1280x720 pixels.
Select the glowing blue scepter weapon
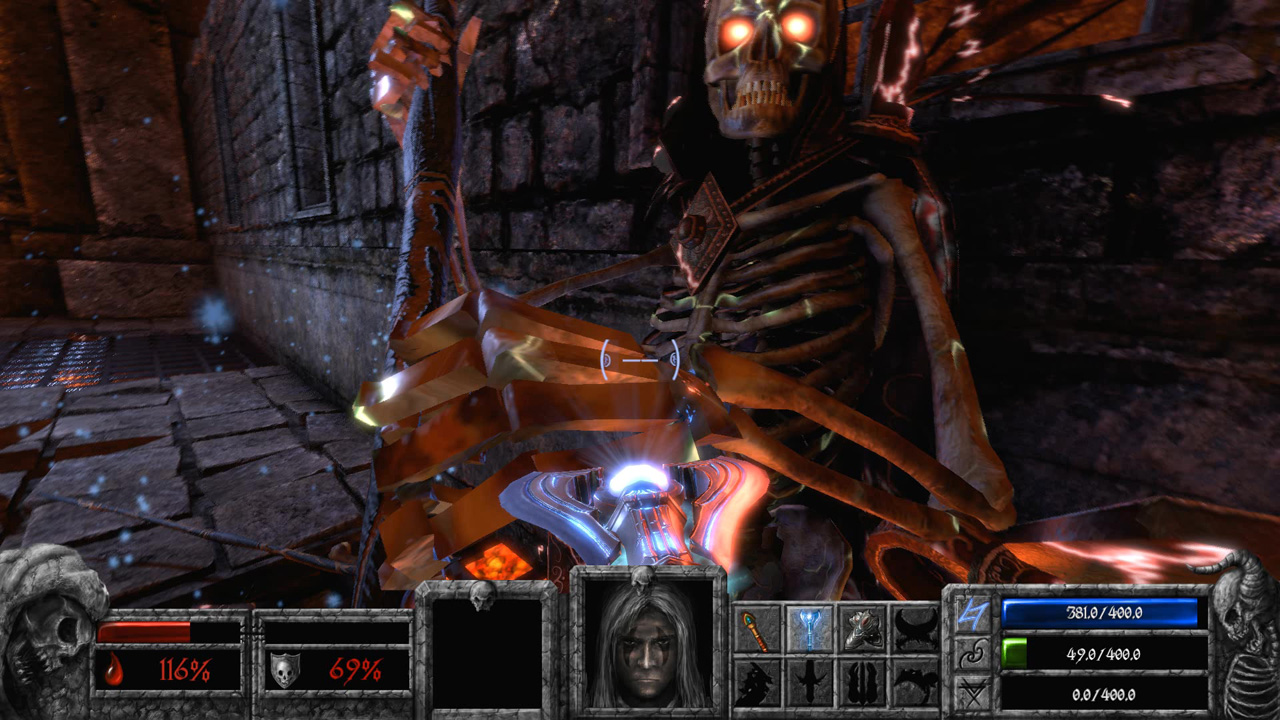[810, 628]
